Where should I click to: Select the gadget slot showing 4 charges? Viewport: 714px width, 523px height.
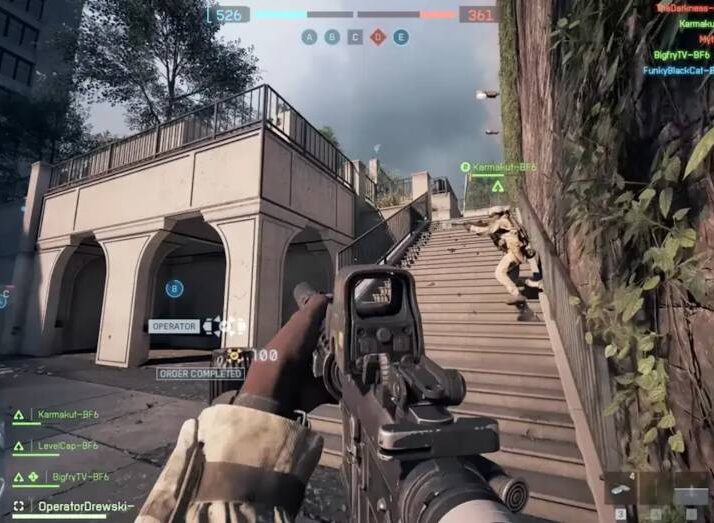point(620,489)
